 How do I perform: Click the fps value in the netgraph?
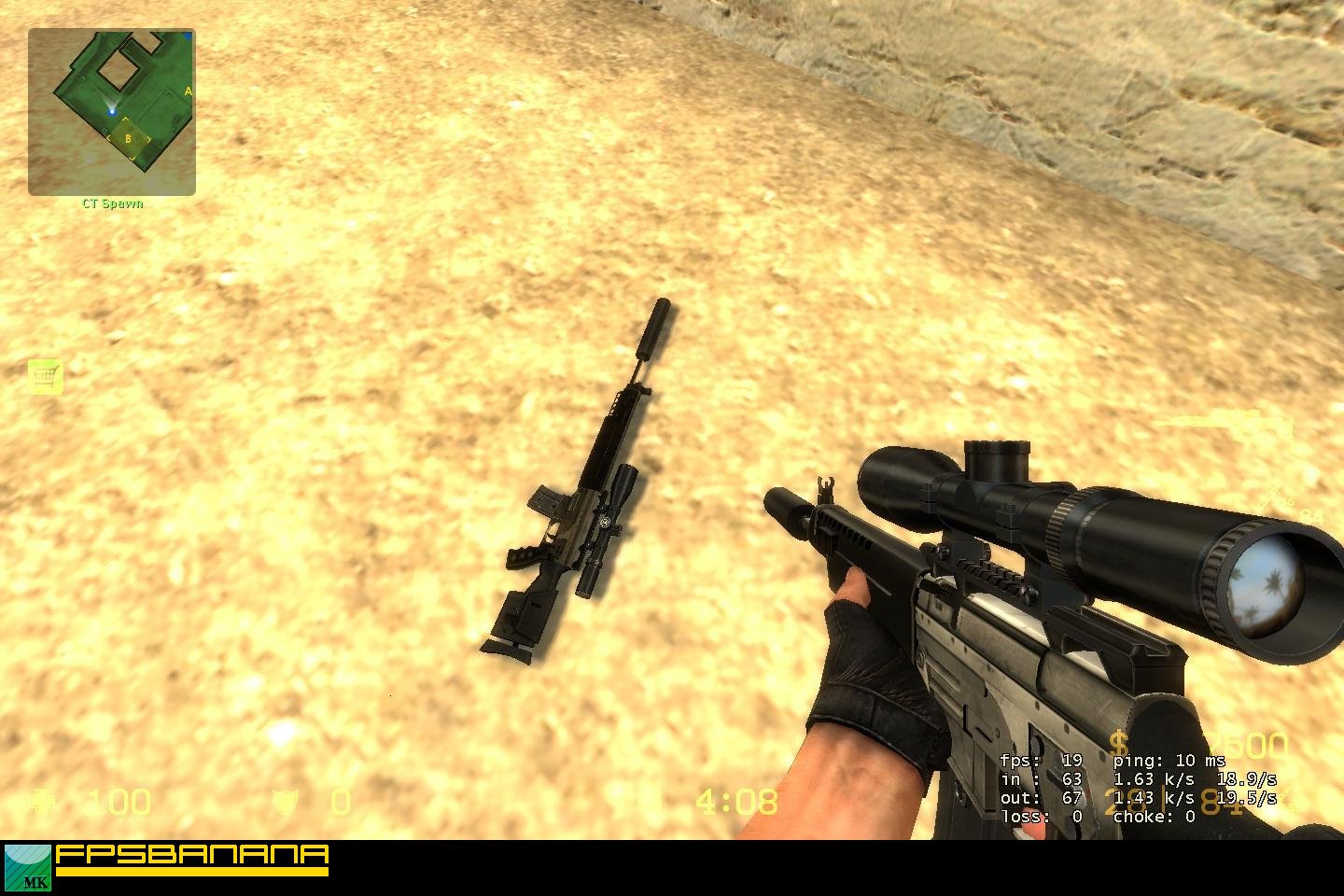pyautogui.click(x=1073, y=761)
